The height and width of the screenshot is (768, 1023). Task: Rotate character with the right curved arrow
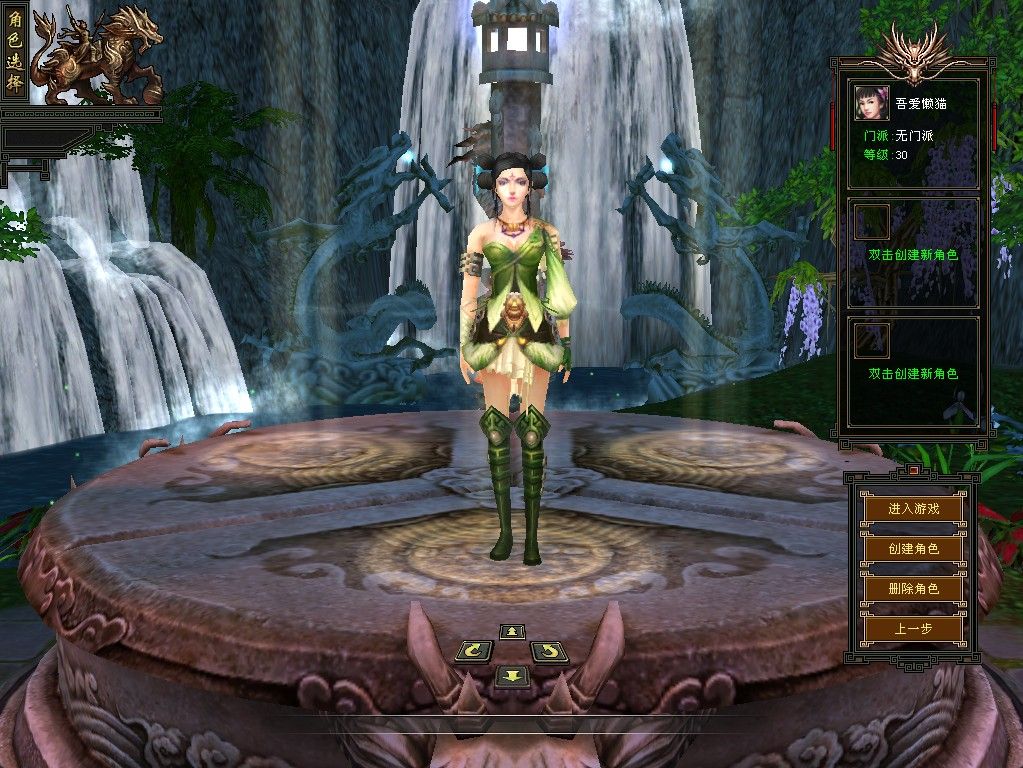coord(549,652)
